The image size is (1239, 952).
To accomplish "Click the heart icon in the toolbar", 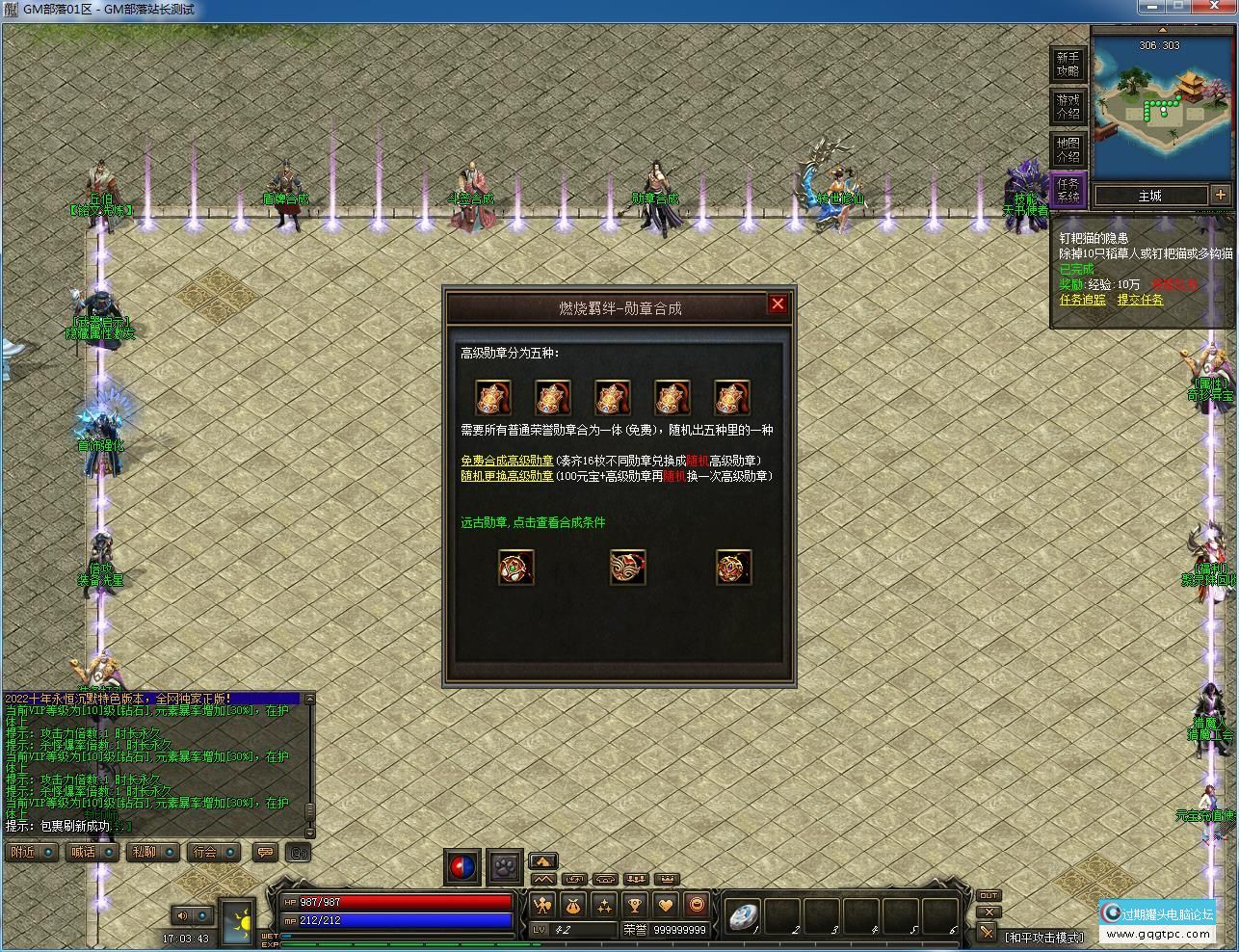I will 666,905.
